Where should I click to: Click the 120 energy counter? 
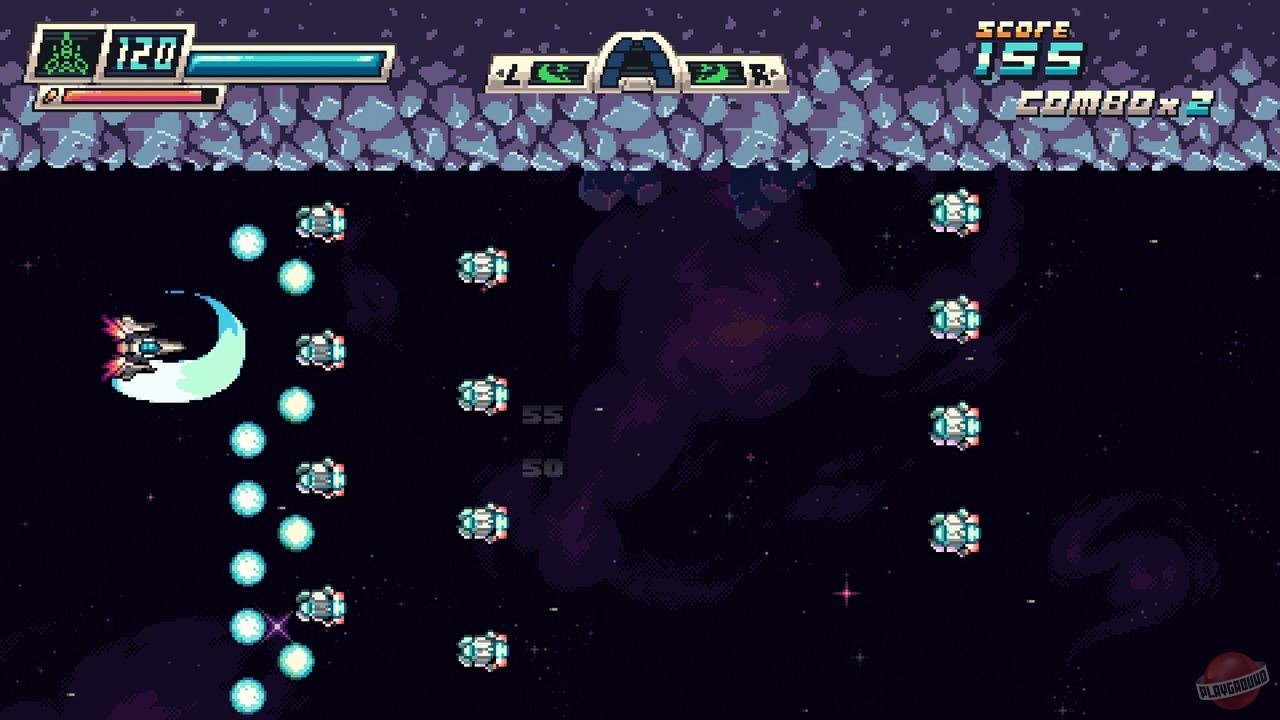coord(145,55)
